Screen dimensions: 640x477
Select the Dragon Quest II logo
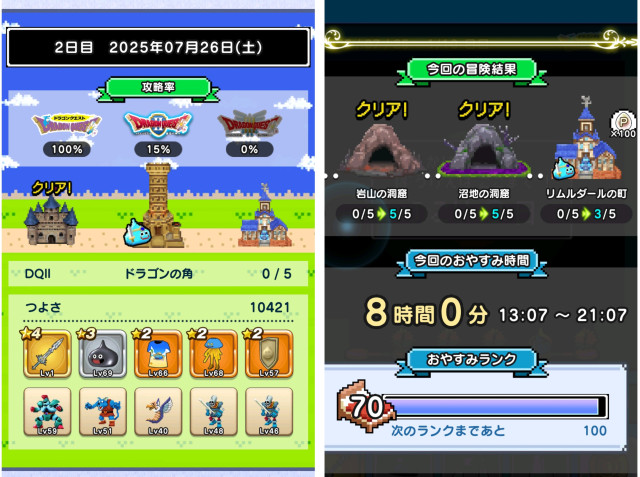[x=156, y=125]
